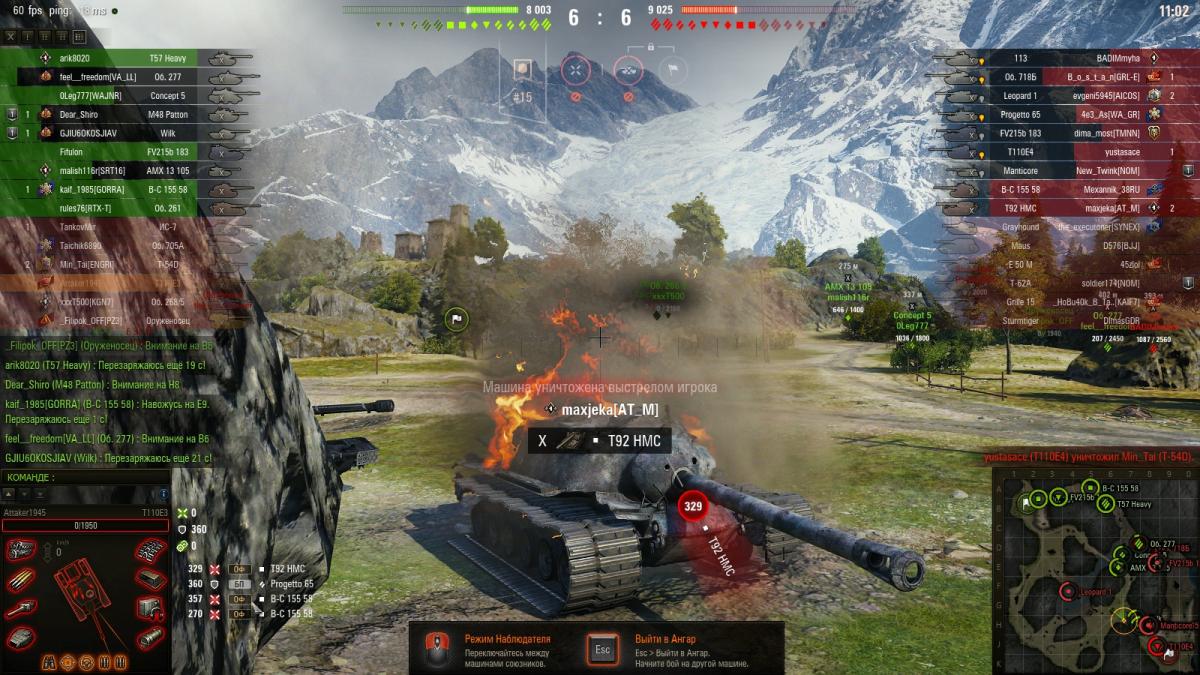Click the fuel tank cylinder icon
This screenshot has height=675, width=1200.
point(150,638)
